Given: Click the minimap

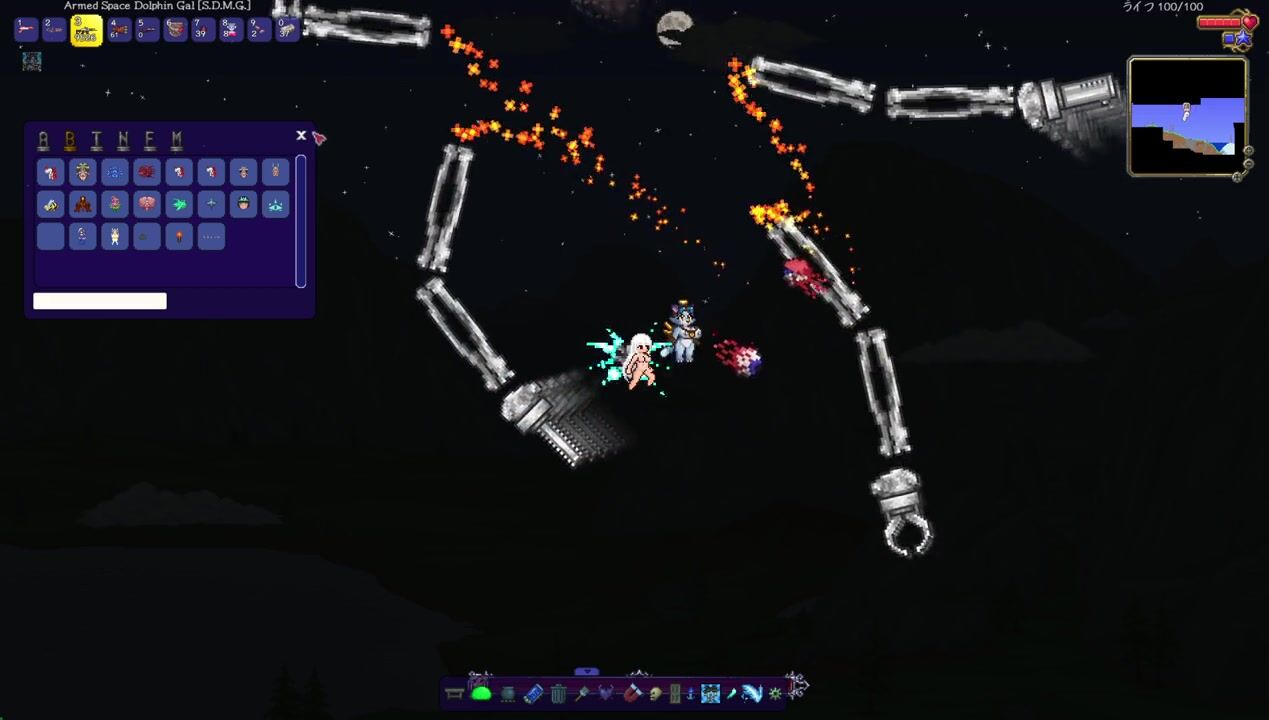Looking at the screenshot, I should (1187, 116).
